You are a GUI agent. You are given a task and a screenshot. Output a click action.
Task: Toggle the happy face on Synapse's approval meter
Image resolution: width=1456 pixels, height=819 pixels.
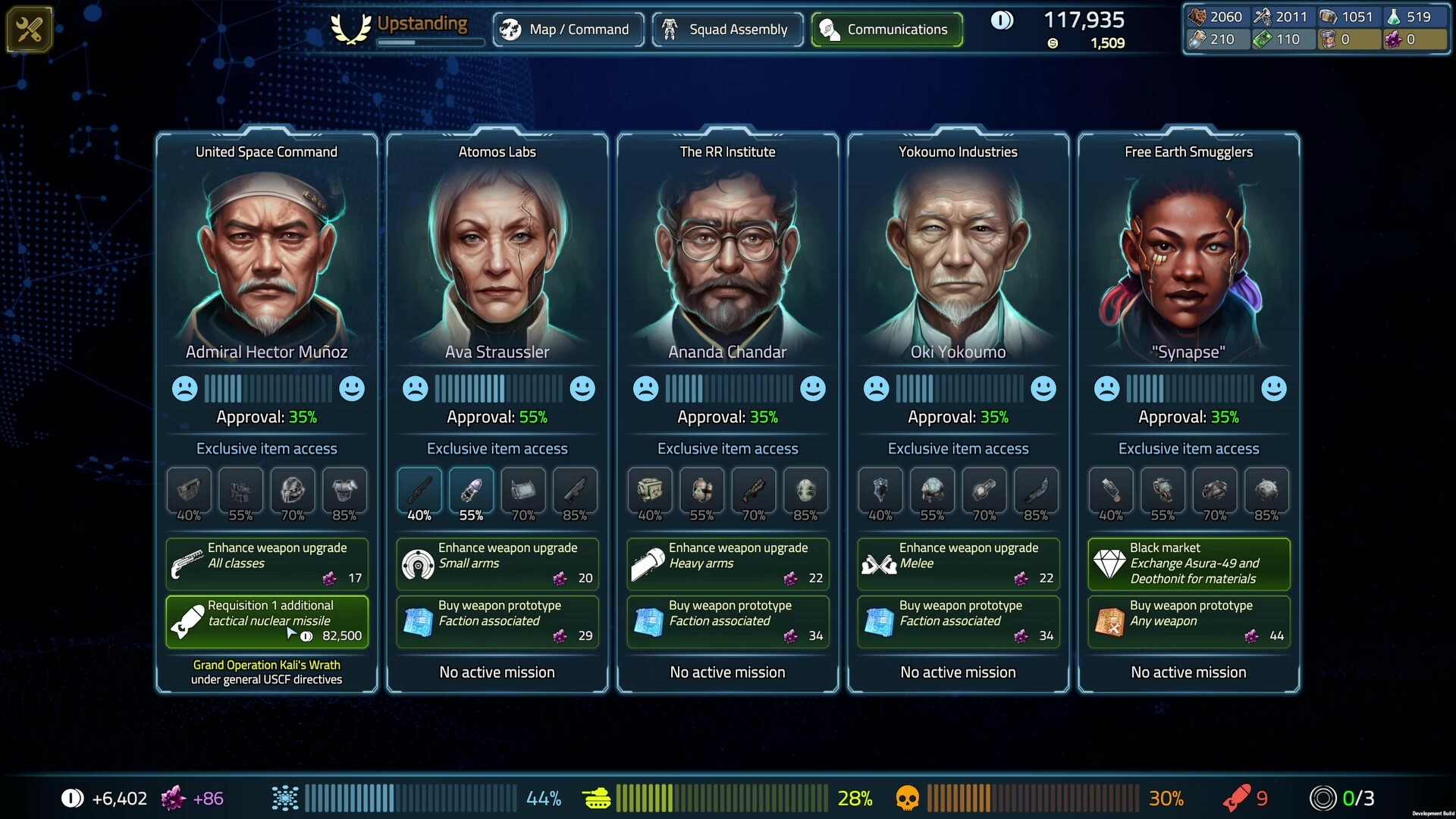(x=1273, y=388)
